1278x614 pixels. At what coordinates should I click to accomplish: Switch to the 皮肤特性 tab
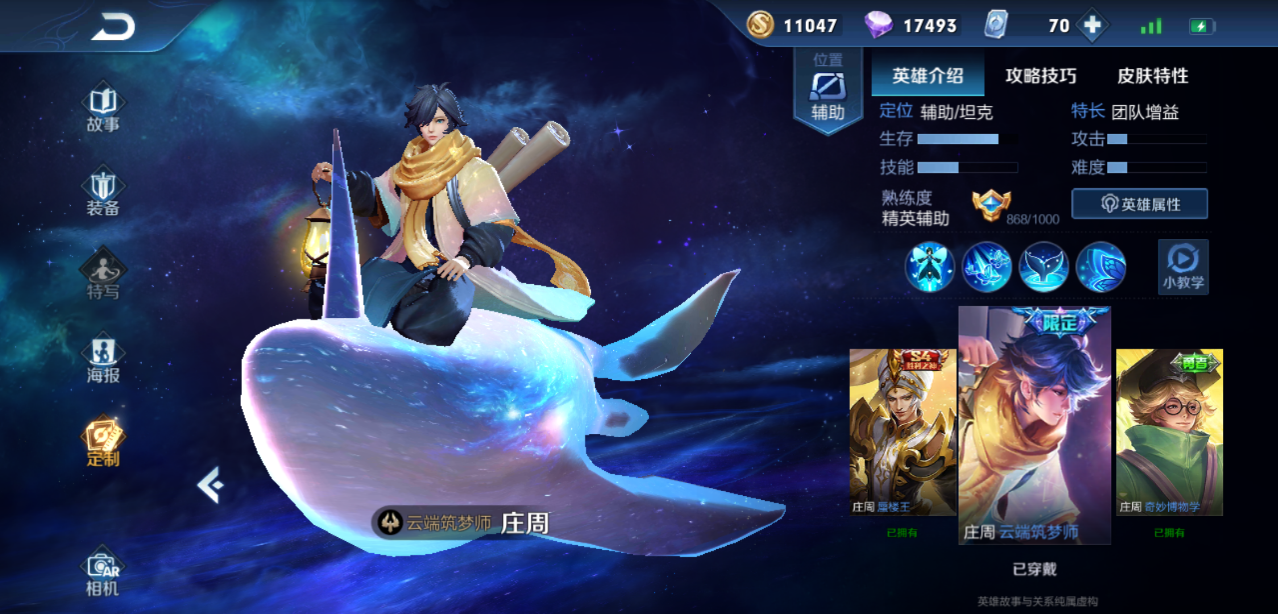click(x=1153, y=76)
